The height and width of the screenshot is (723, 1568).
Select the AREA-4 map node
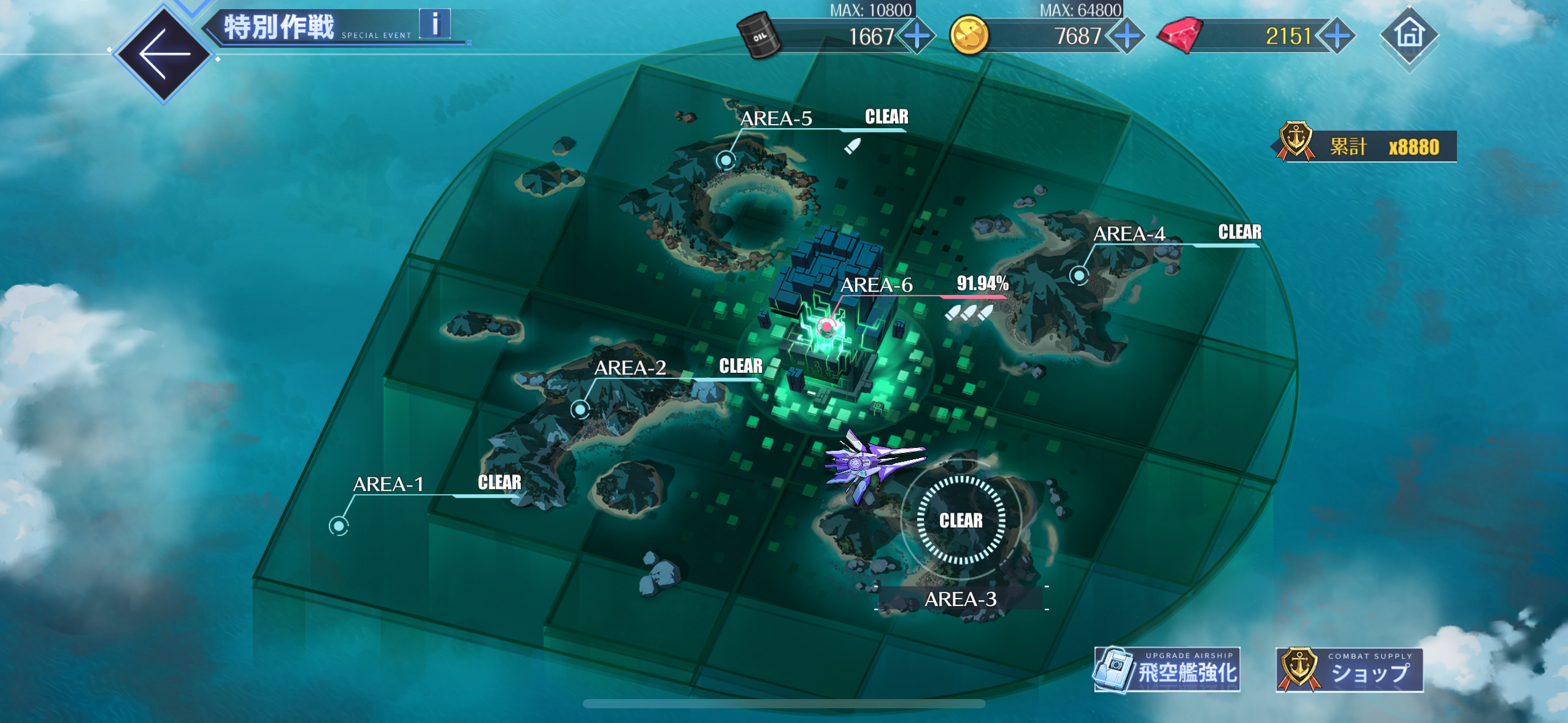tap(1079, 275)
